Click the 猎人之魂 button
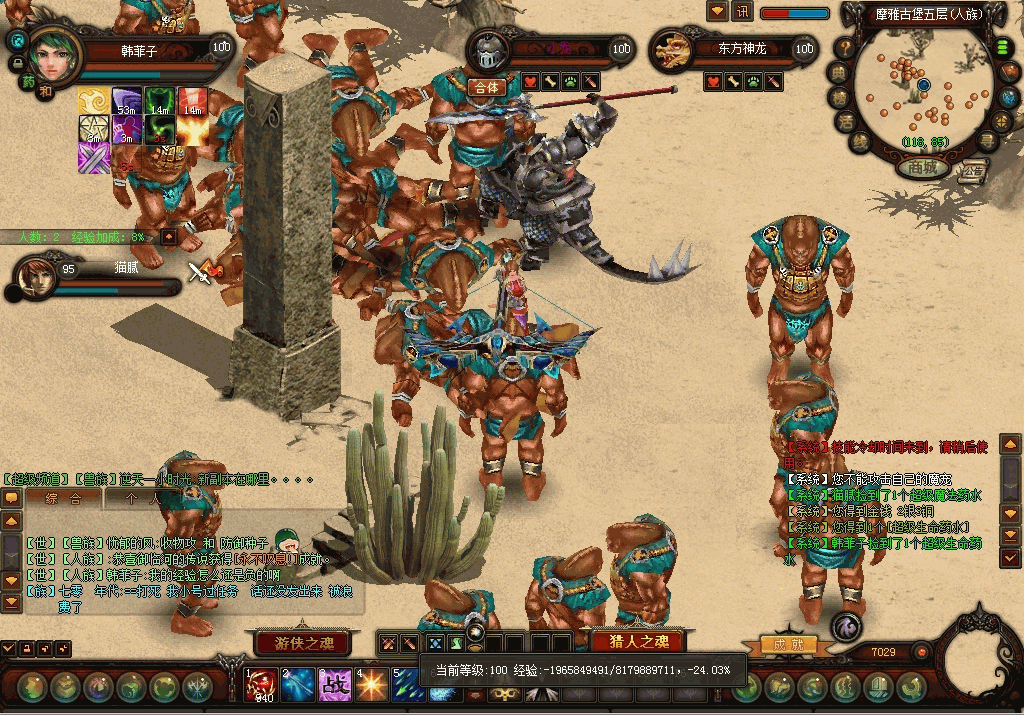1024x715 pixels. click(x=637, y=642)
